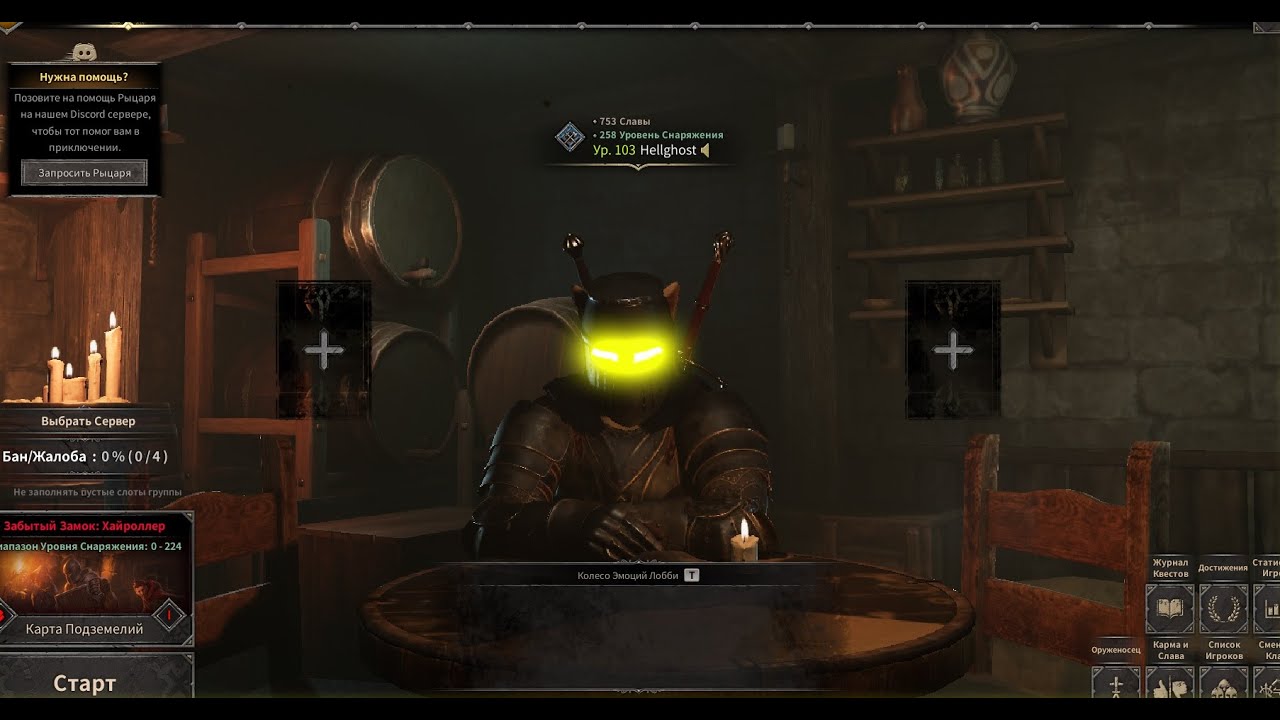Screen dimensions: 1280x720
Task: Show Достижения via the laurel wreath icon
Action: [x=1222, y=608]
